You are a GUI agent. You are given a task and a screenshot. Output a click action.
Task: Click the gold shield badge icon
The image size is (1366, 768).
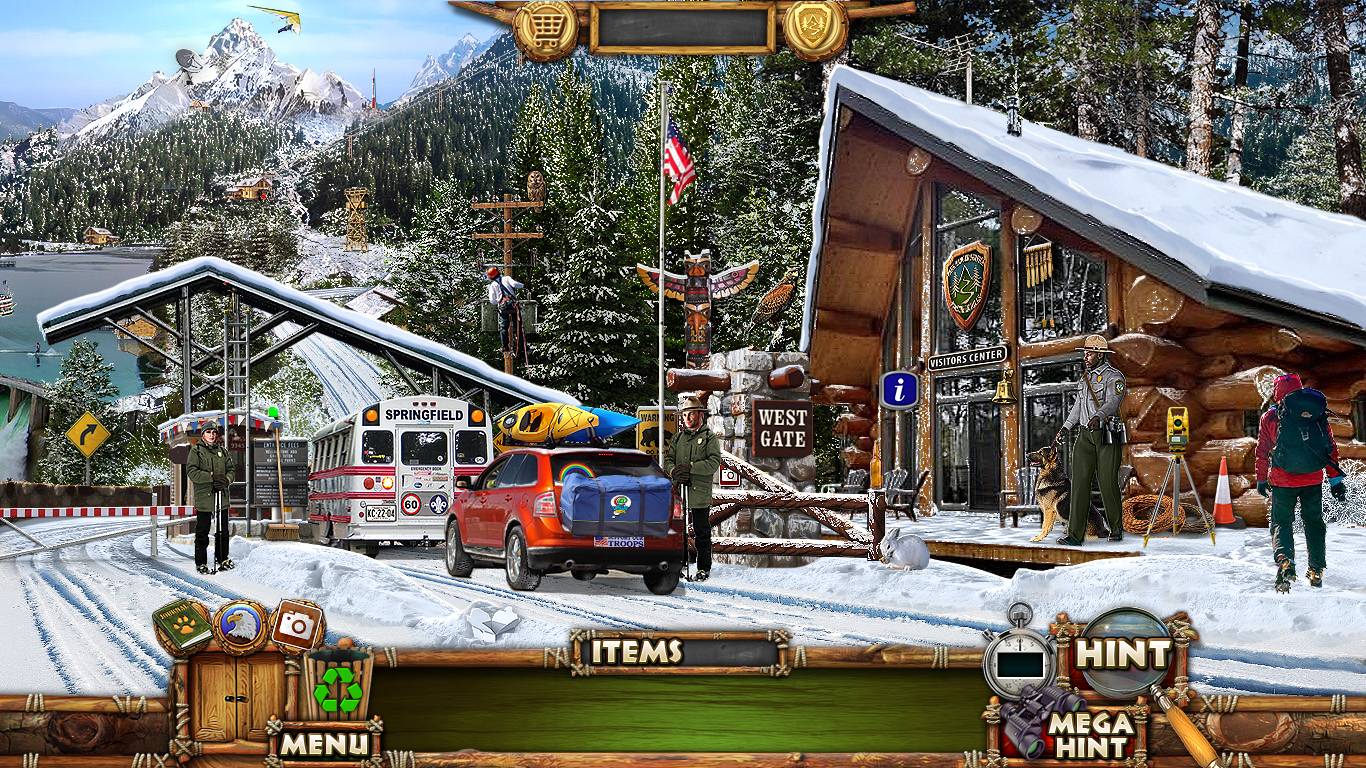pyautogui.click(x=815, y=27)
